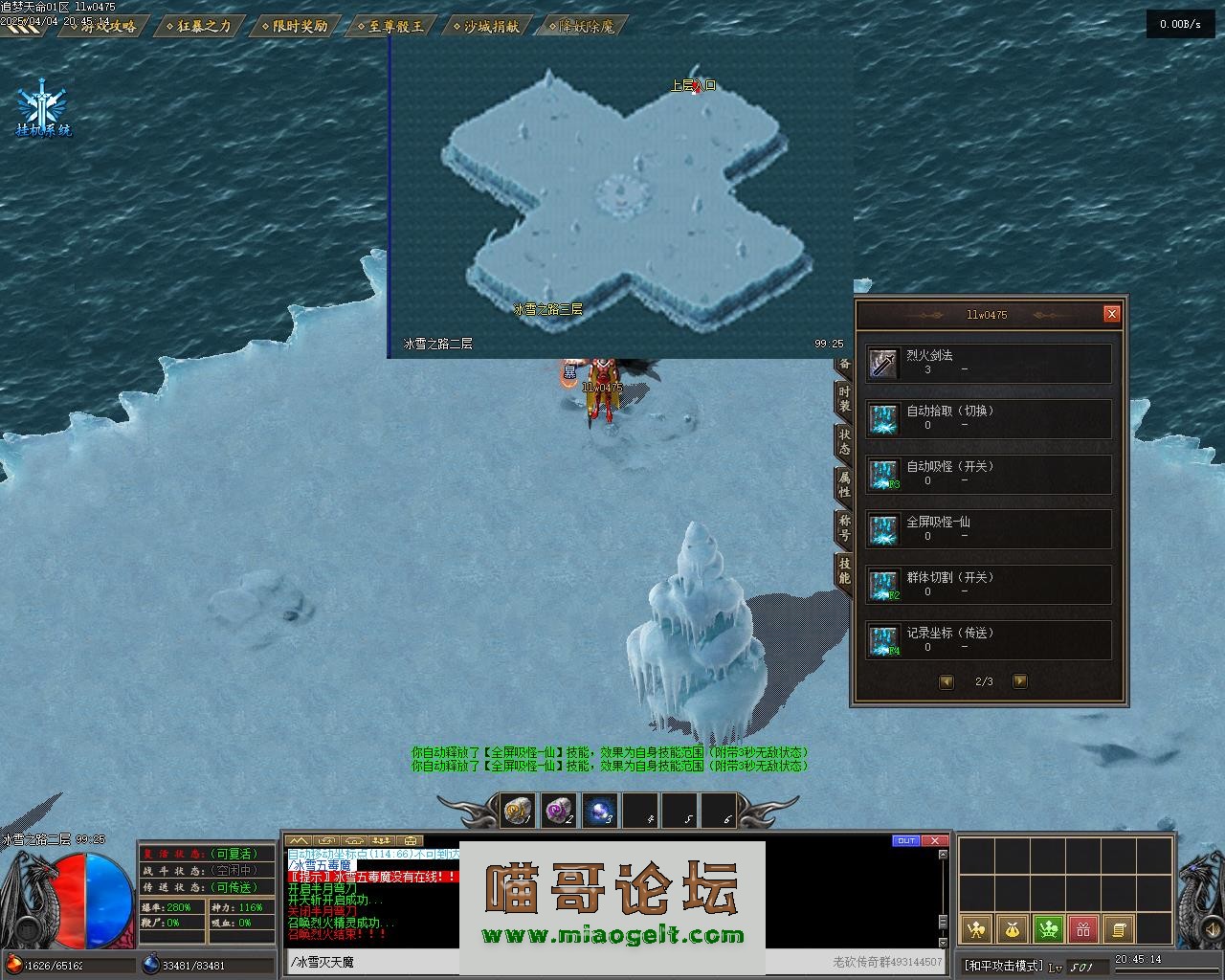Click the red gift box button
Viewport: 1225px width, 980px height.
[x=1083, y=928]
